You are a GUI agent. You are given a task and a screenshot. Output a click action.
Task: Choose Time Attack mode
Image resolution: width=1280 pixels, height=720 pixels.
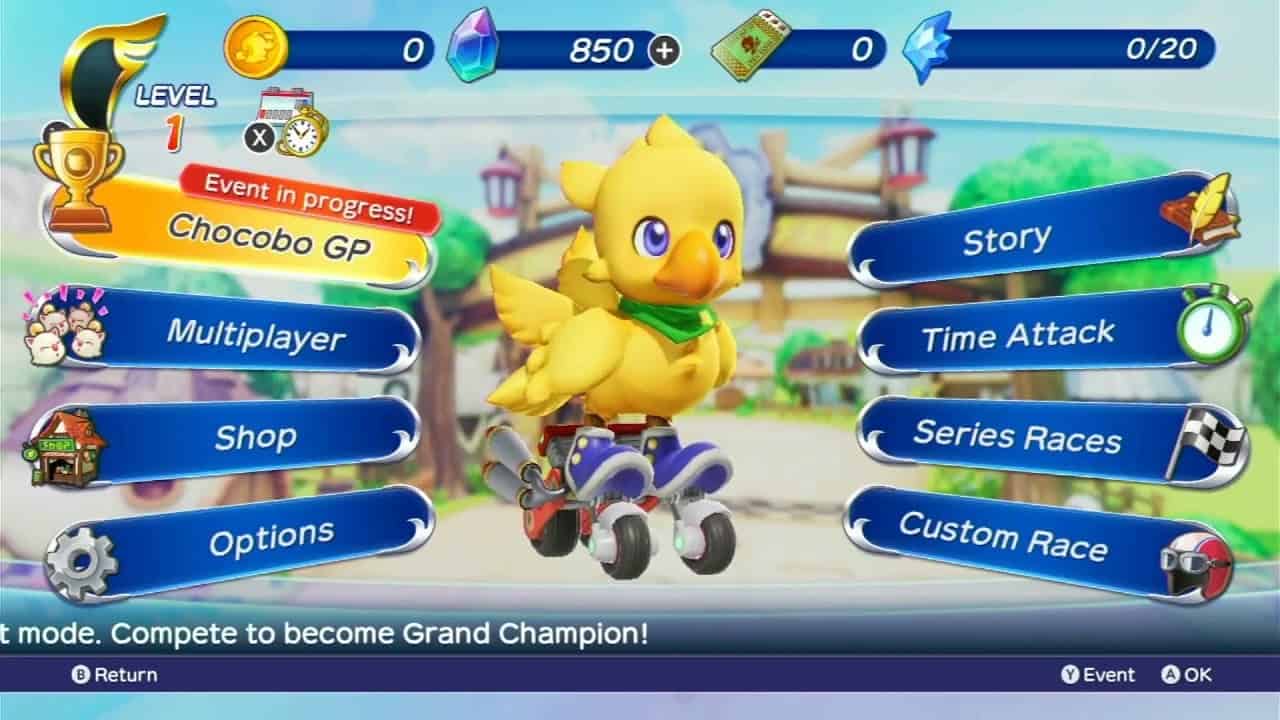point(1018,337)
